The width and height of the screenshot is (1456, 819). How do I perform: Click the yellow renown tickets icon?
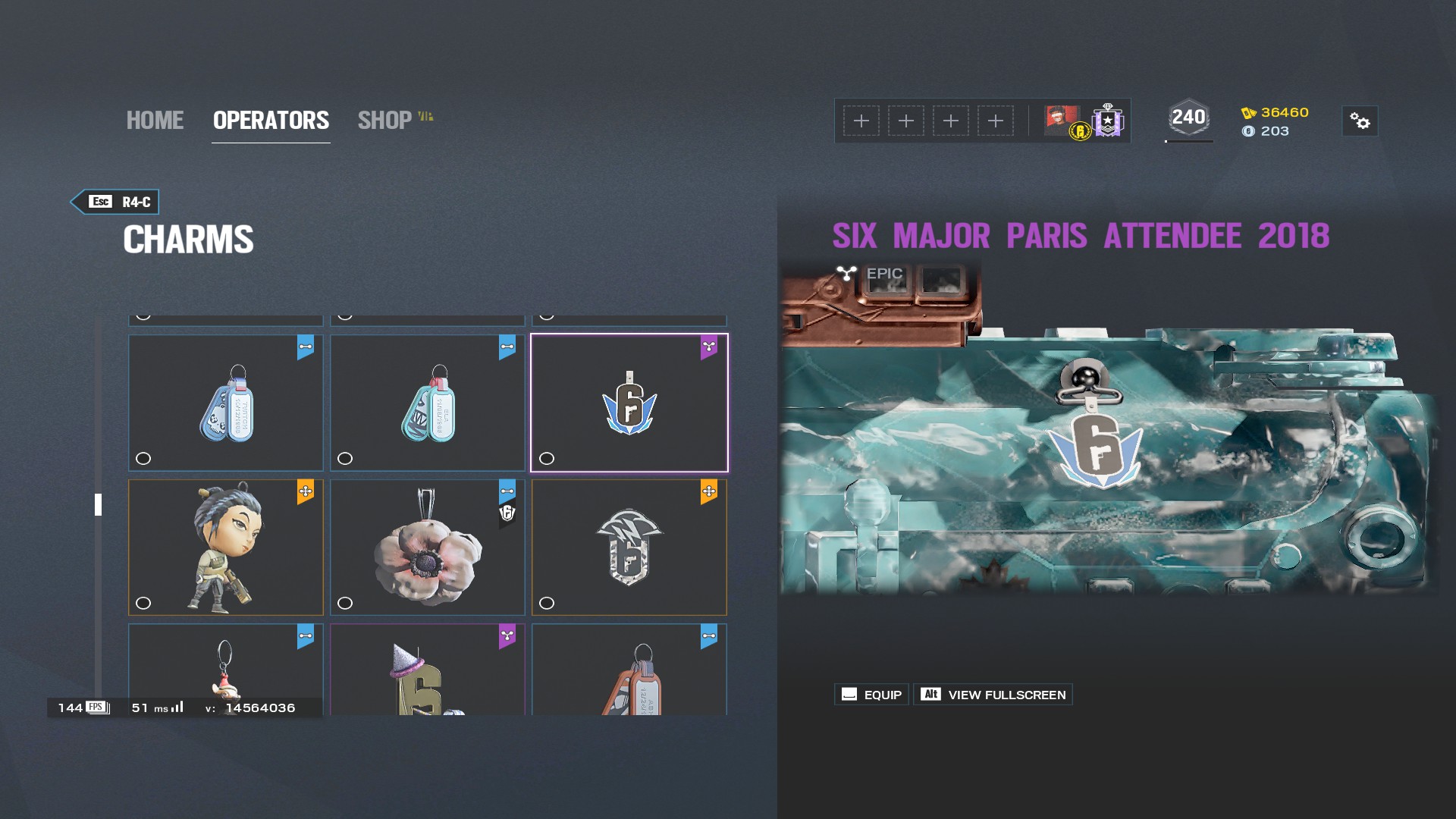[x=1249, y=112]
